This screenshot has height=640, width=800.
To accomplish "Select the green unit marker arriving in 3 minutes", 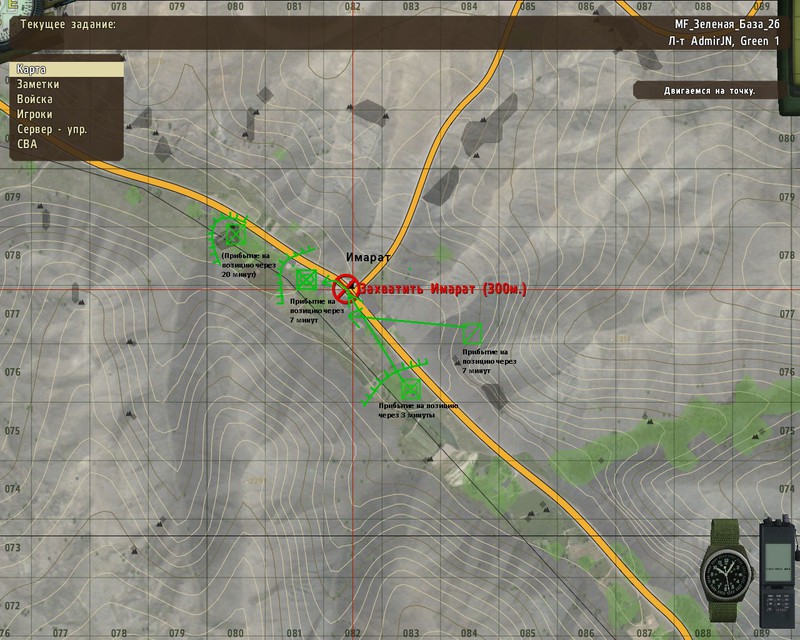I will (408, 389).
